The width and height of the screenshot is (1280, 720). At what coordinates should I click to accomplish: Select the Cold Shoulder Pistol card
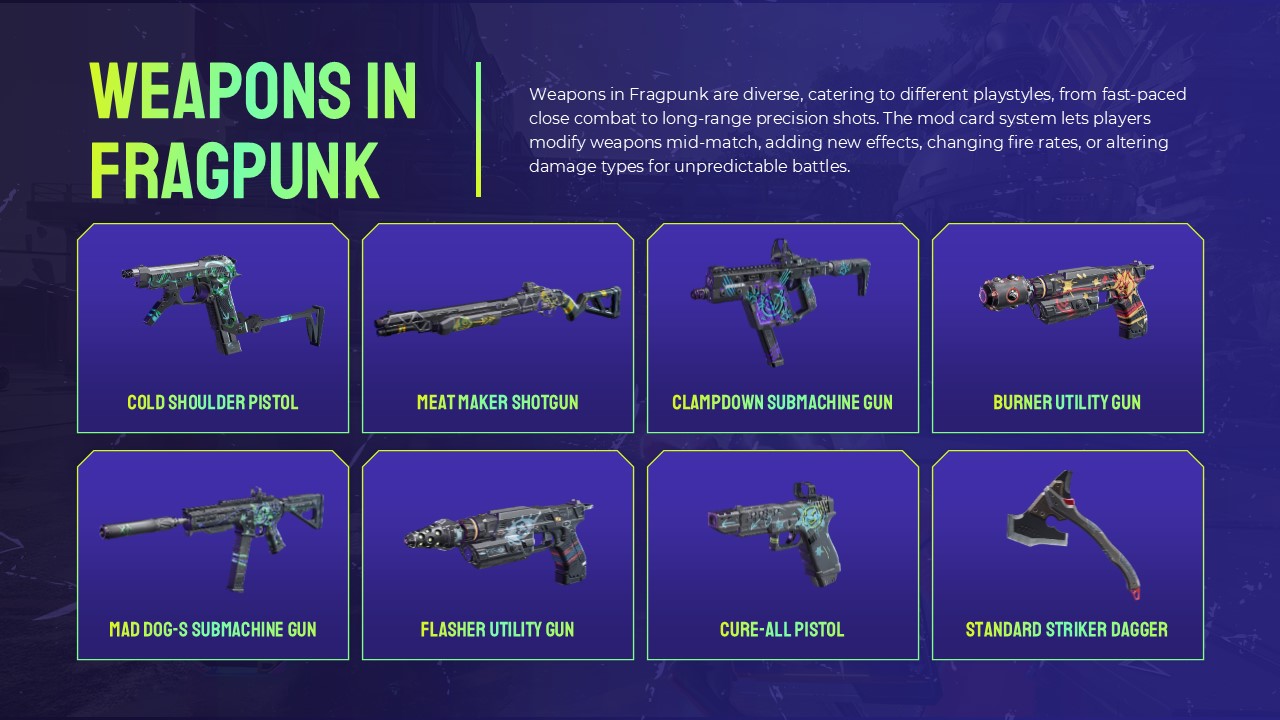click(213, 328)
